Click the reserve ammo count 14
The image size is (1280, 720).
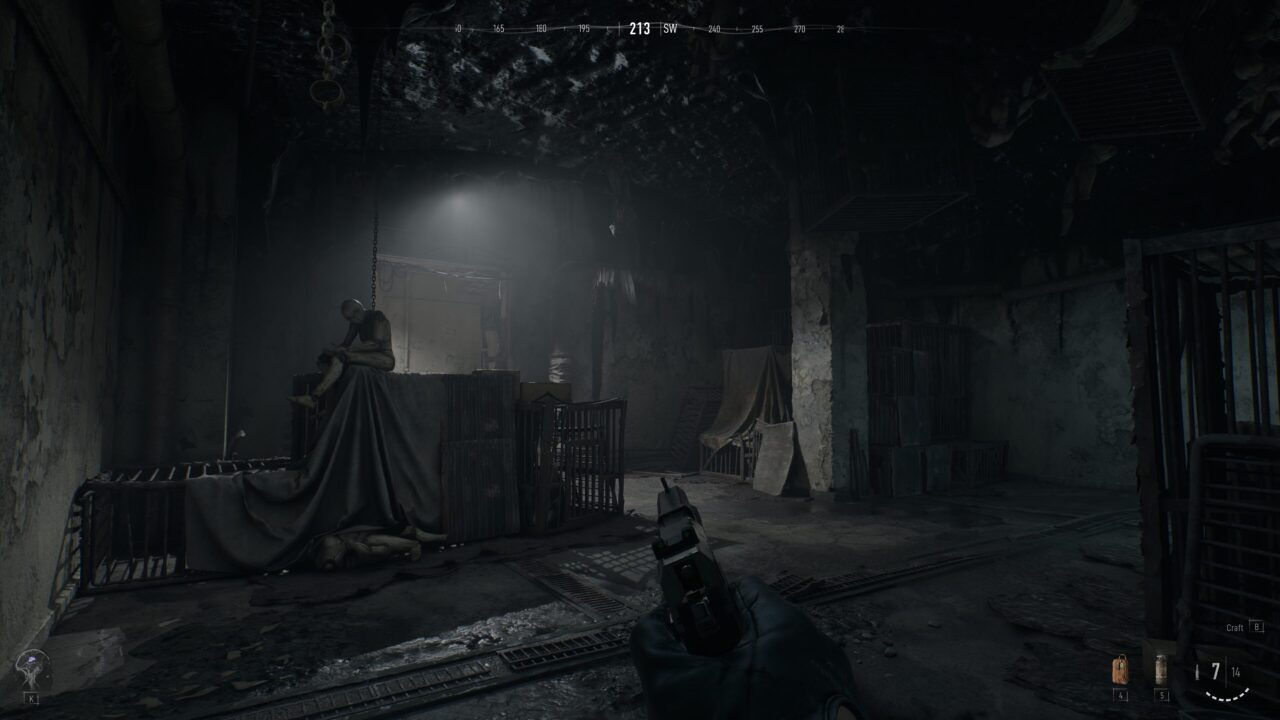1236,672
